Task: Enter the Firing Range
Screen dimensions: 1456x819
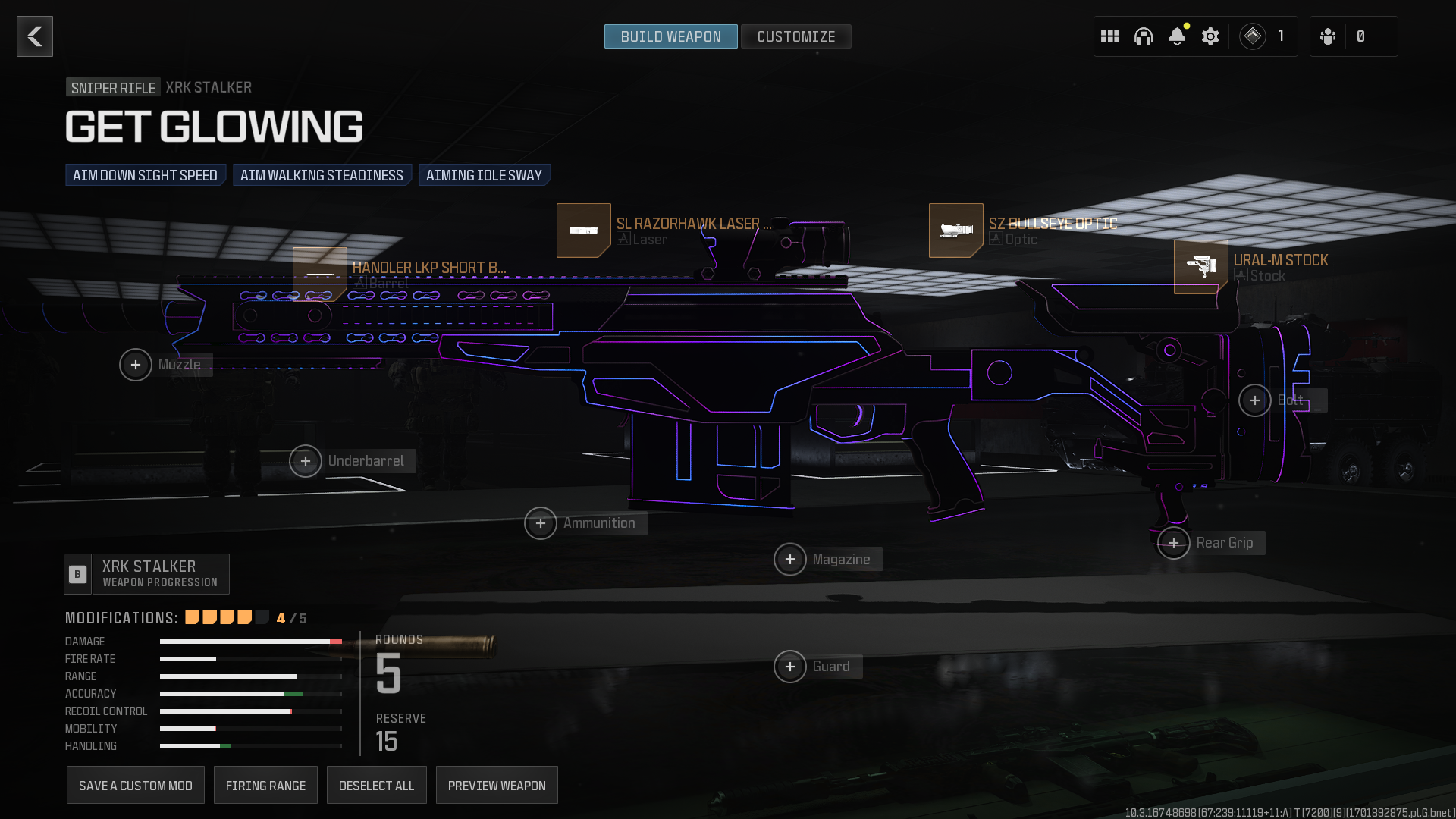Action: [x=265, y=786]
